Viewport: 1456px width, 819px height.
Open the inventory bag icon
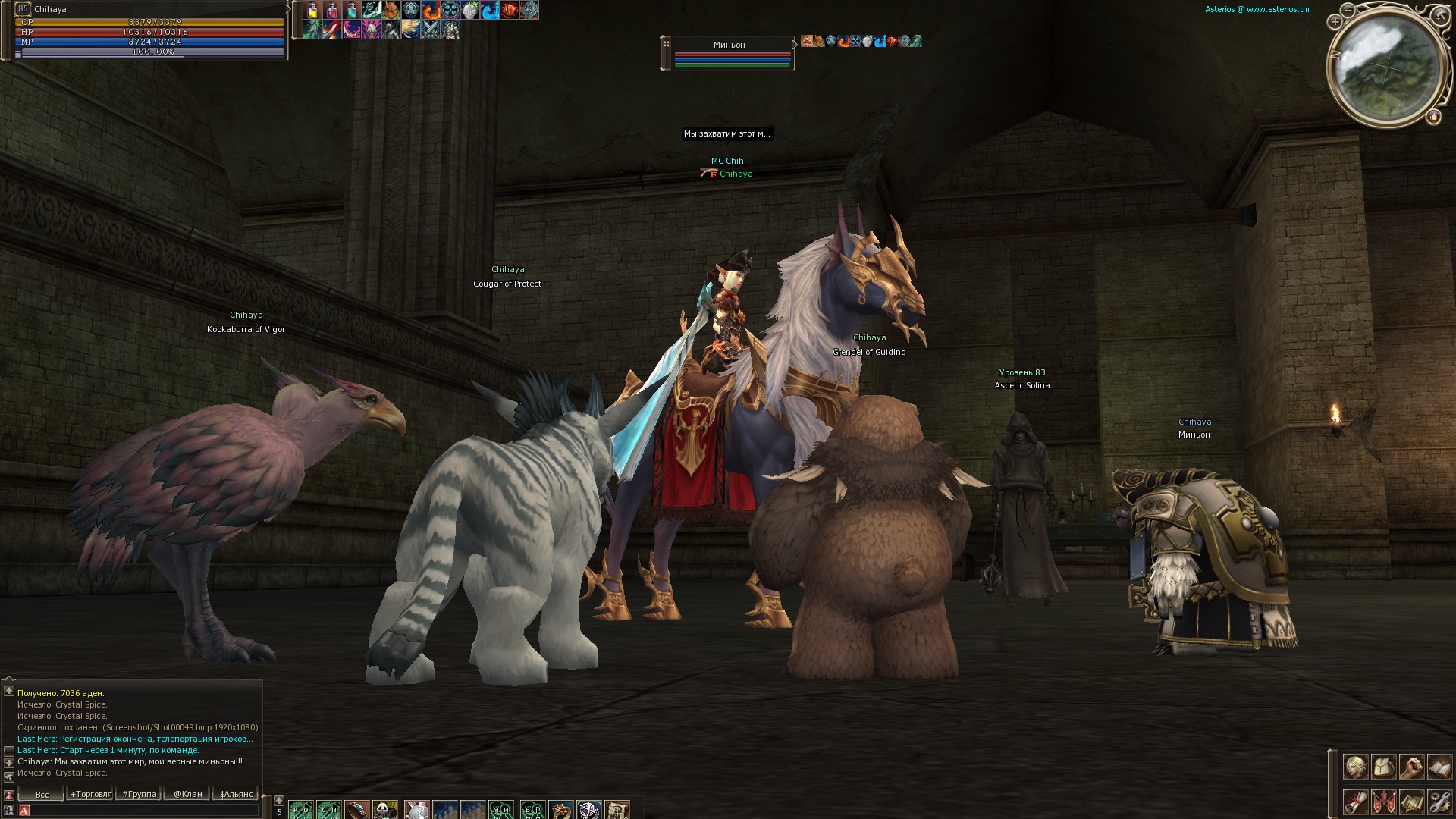pos(1384,767)
